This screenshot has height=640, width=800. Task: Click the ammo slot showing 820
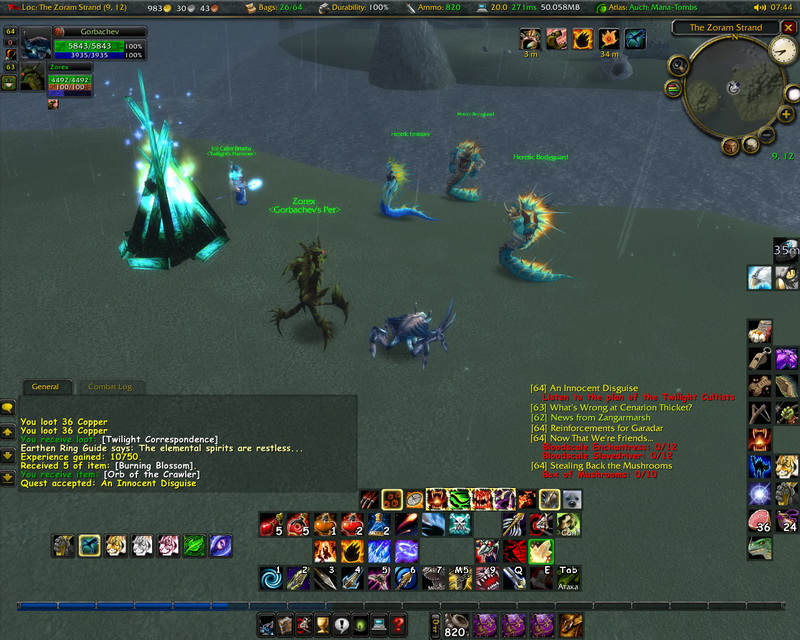(456, 626)
